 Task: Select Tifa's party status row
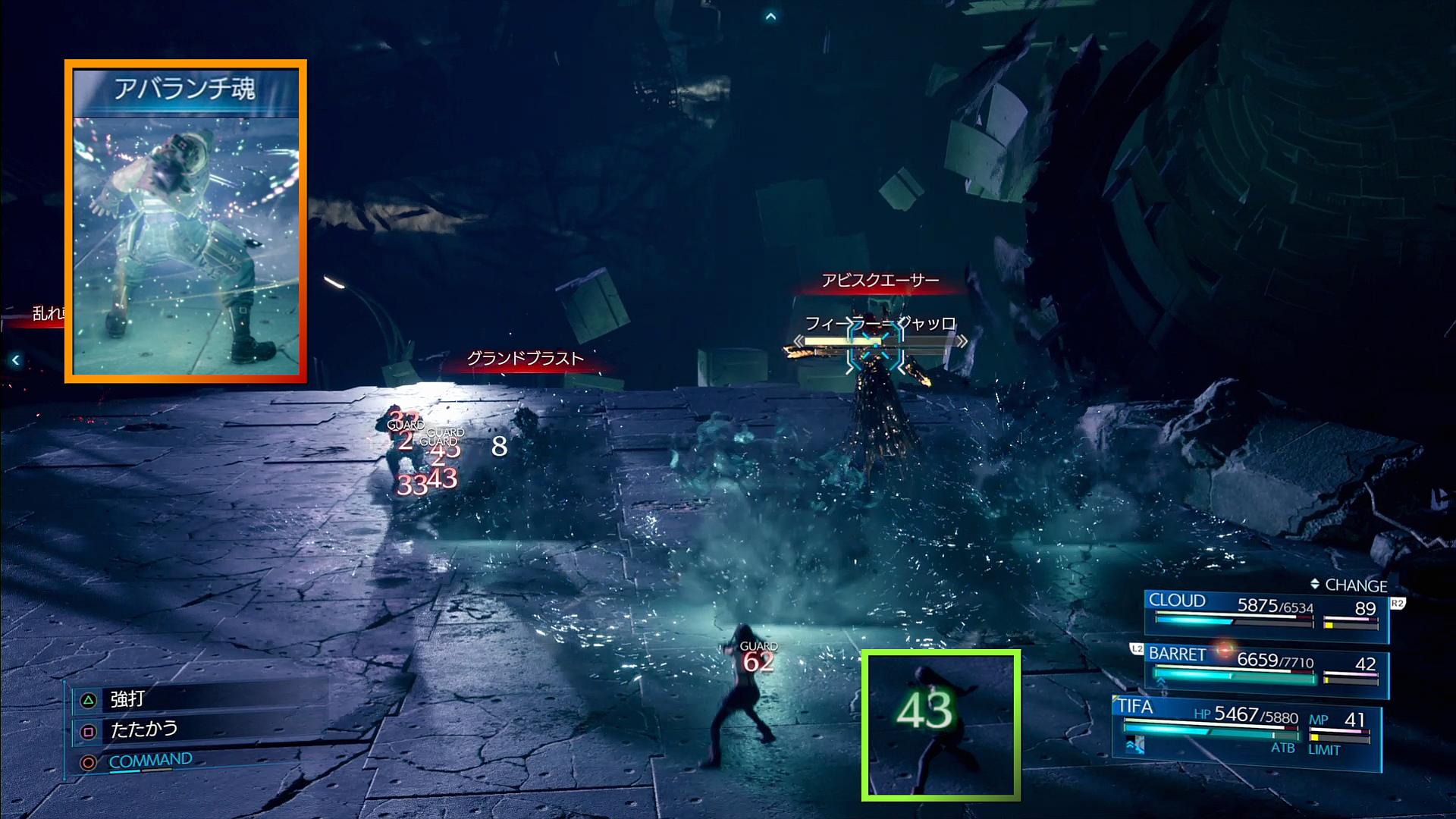tap(1245, 727)
